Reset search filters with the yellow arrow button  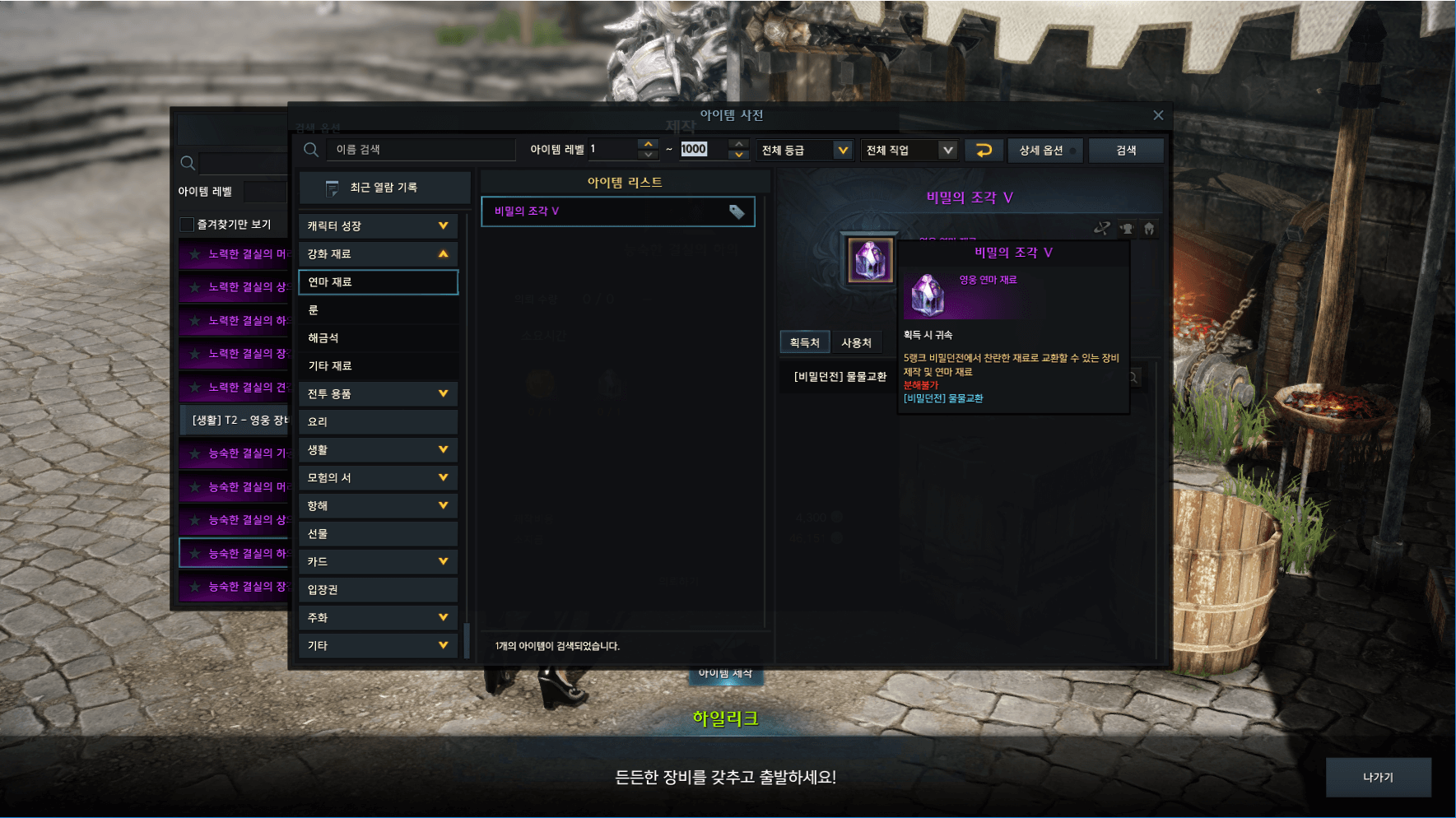984,150
